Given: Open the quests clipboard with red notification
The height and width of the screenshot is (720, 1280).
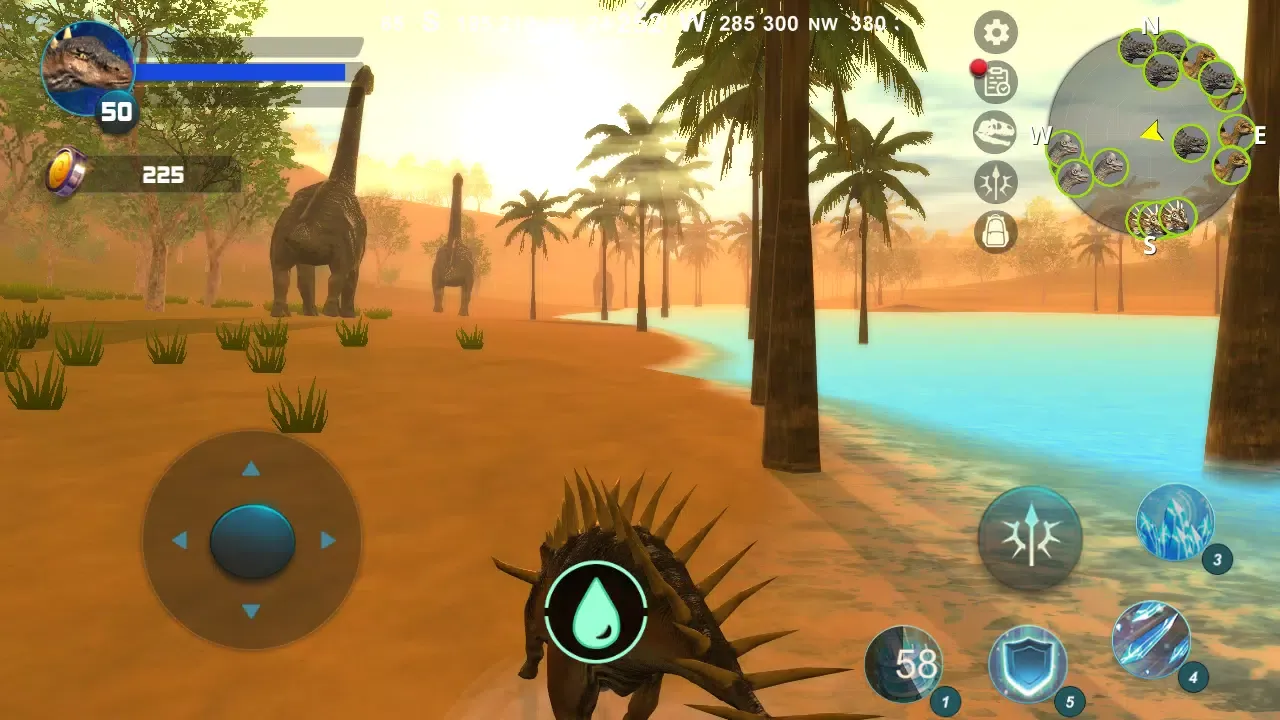Looking at the screenshot, I should 994,83.
